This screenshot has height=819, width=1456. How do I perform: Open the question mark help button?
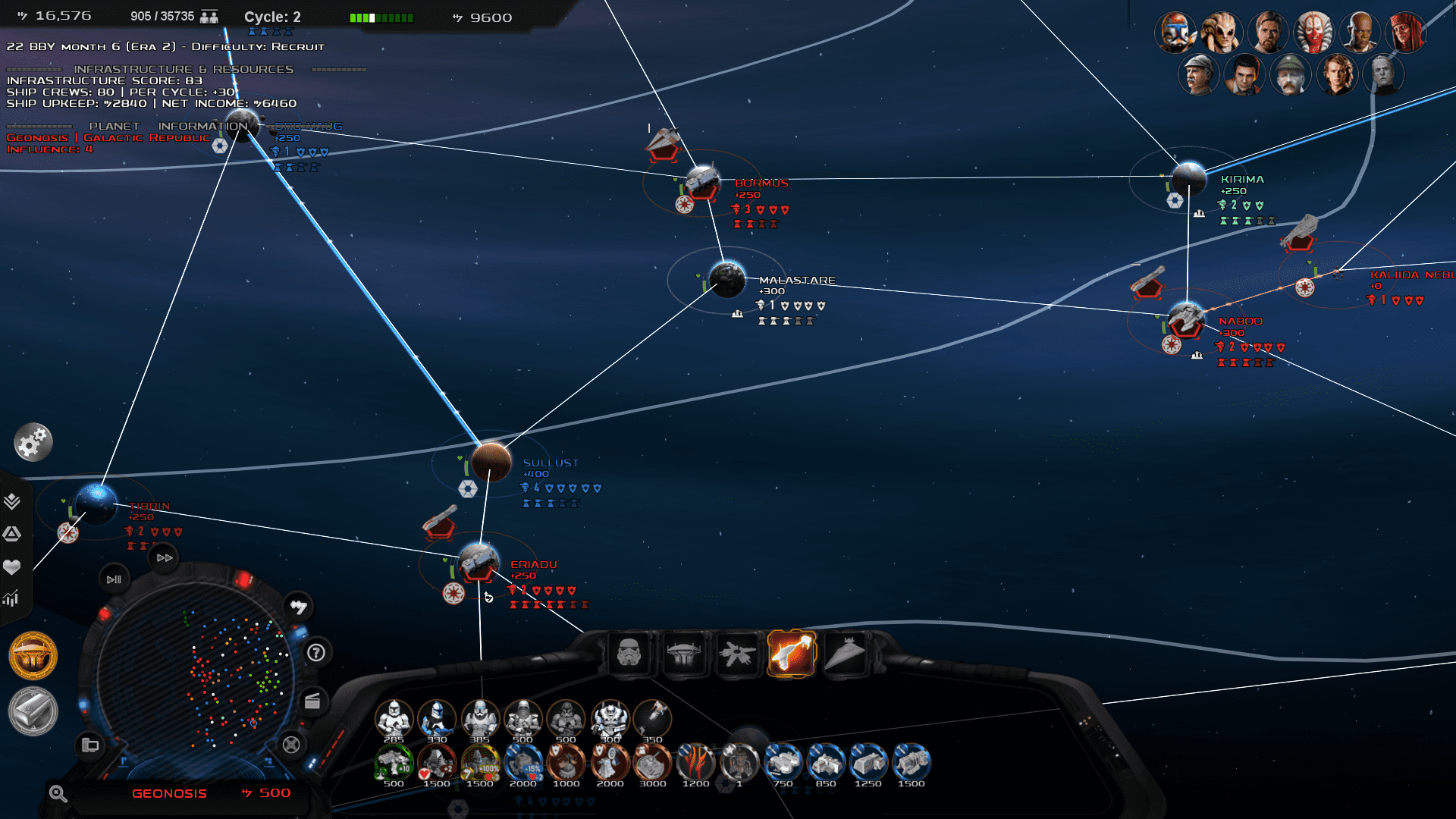tap(316, 653)
